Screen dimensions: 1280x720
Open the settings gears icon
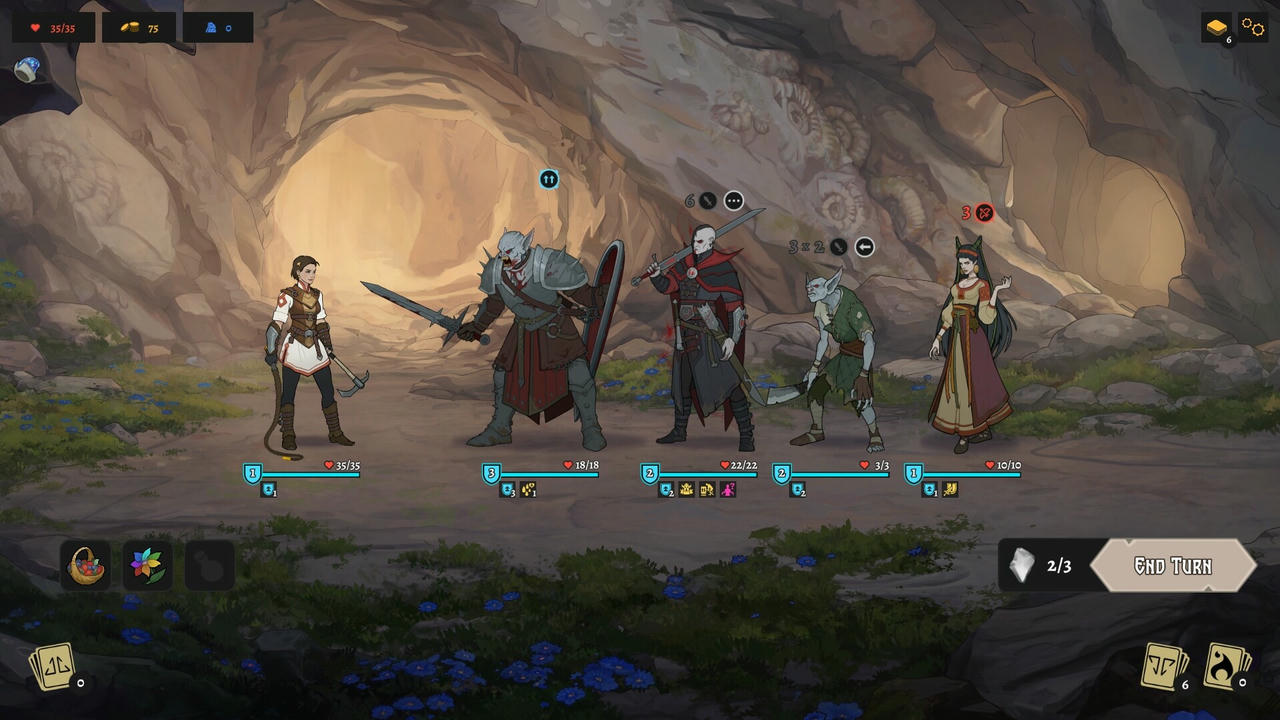point(1252,27)
